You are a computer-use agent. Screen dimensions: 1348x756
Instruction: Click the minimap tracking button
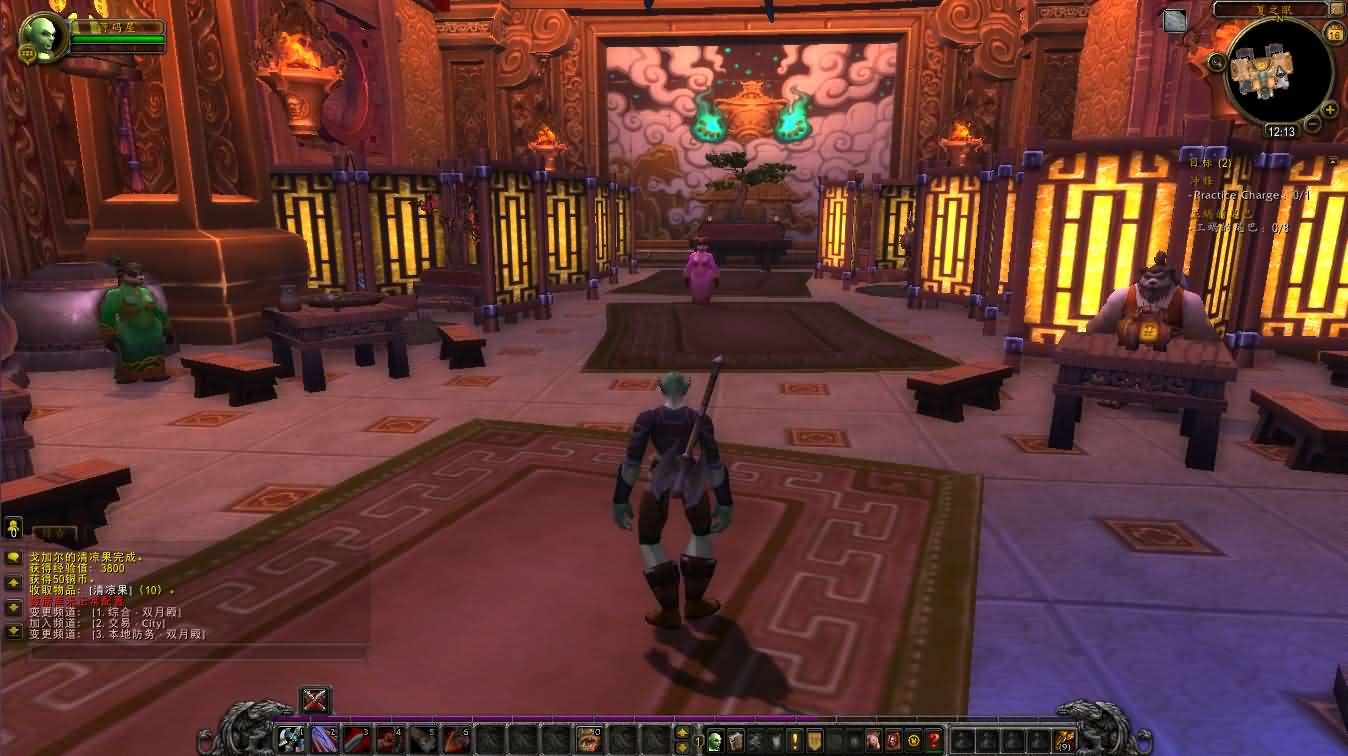(x=1217, y=62)
